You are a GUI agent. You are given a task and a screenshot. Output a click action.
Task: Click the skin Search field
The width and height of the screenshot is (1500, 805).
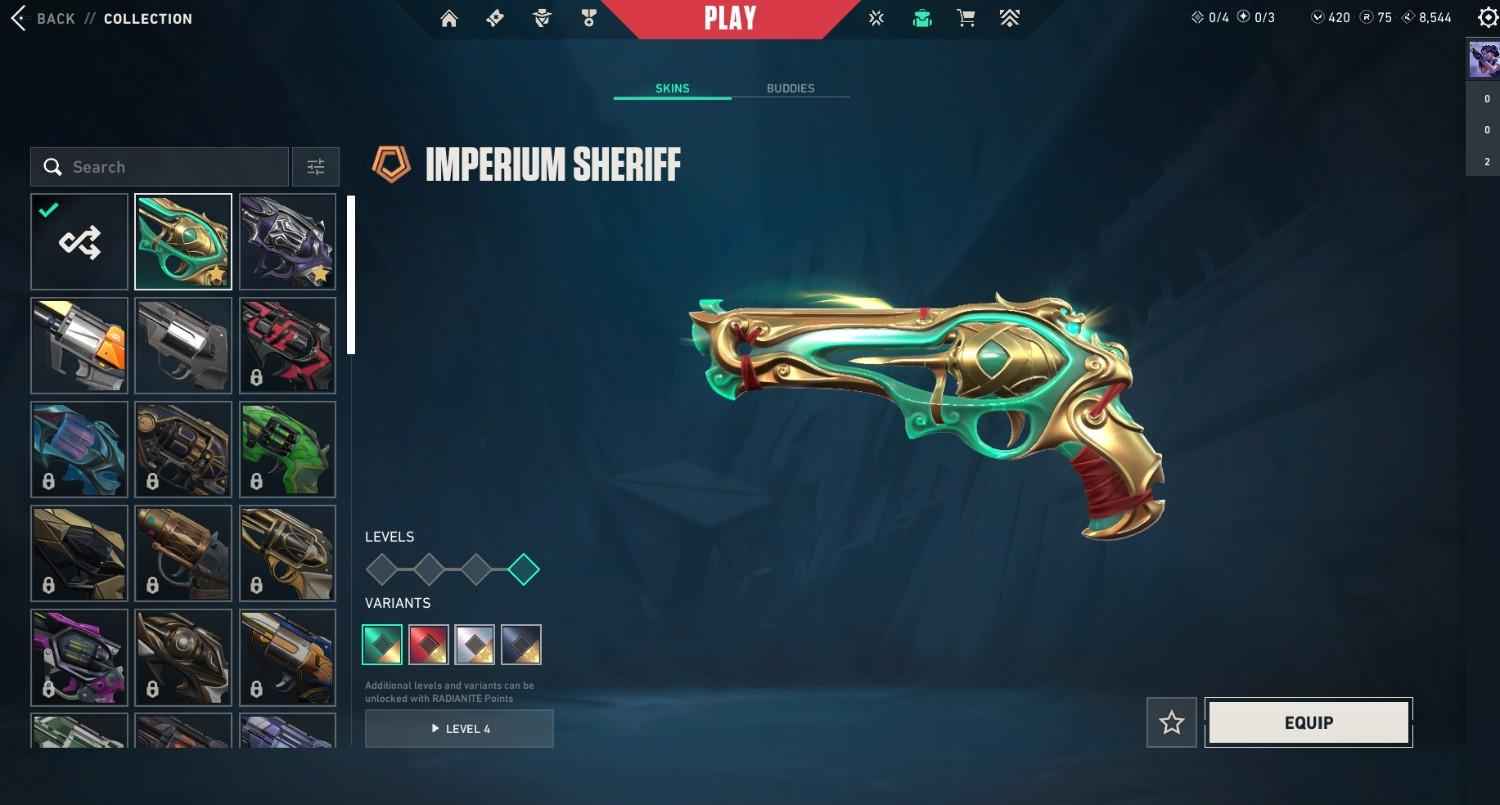click(x=160, y=167)
